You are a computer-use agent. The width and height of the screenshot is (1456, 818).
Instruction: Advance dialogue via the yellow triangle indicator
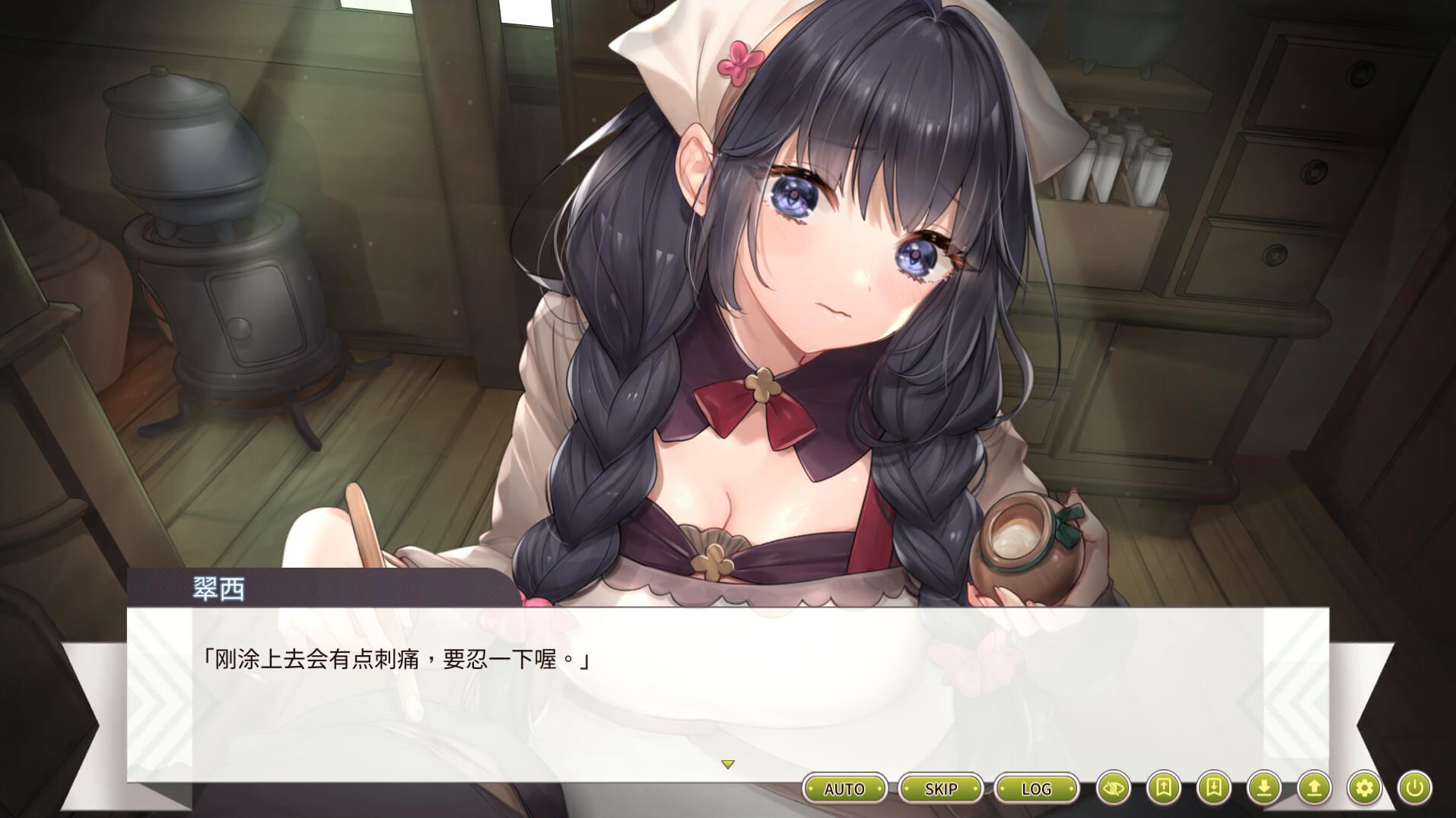coord(728,764)
